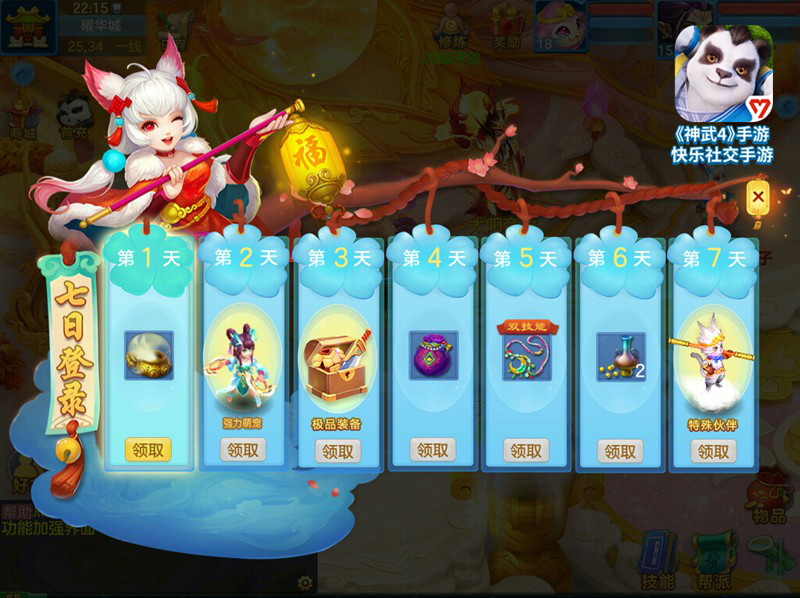Claim the Day 1 login reward
This screenshot has height=598, width=800.
coord(148,450)
